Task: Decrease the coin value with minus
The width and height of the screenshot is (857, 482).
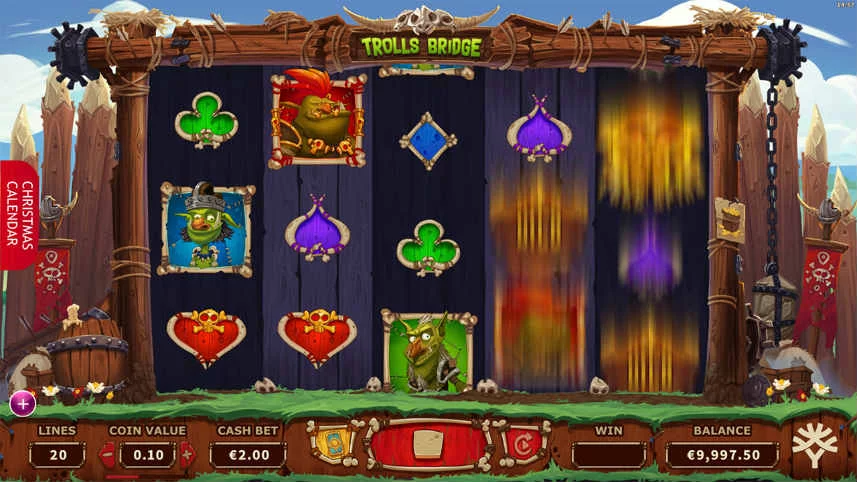Action: pos(108,455)
